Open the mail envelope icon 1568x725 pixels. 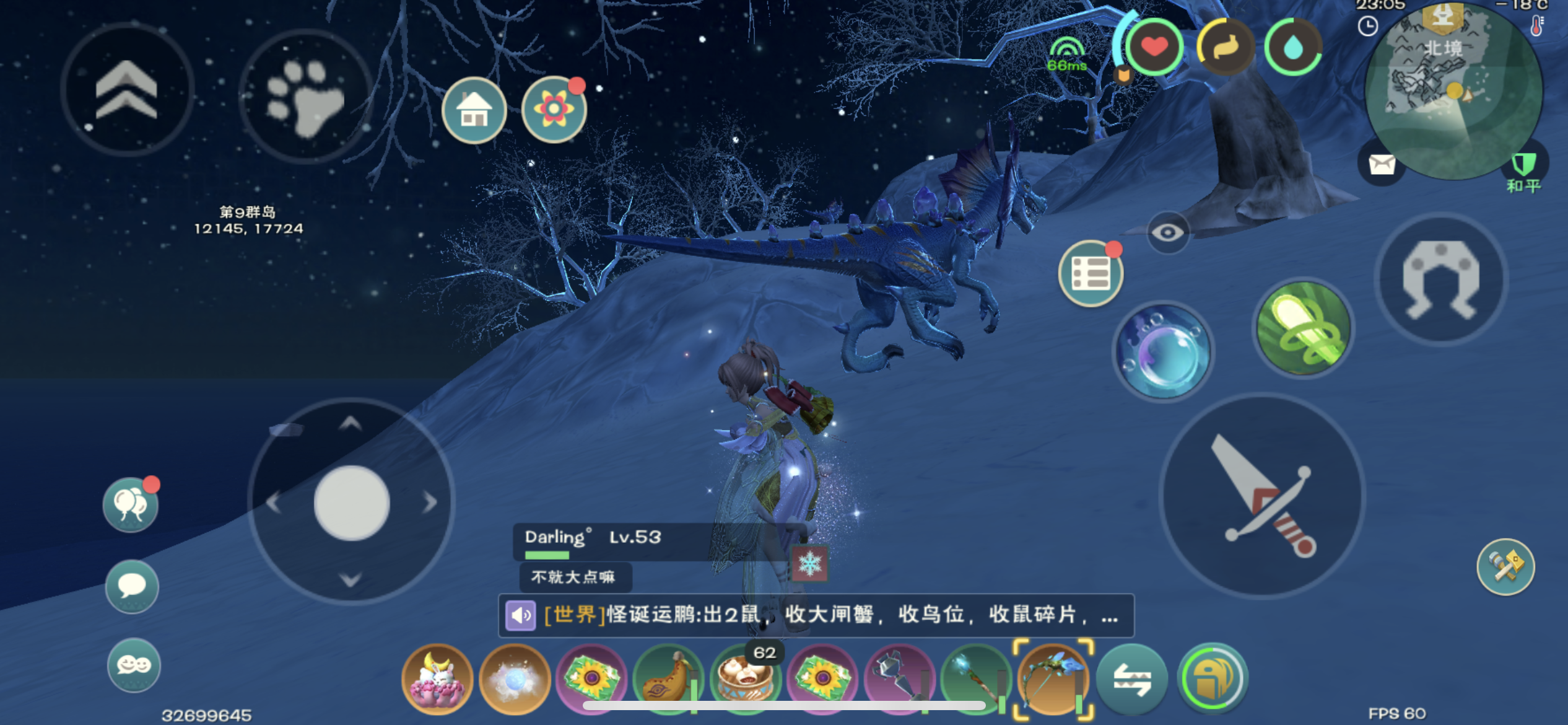pos(1381,165)
